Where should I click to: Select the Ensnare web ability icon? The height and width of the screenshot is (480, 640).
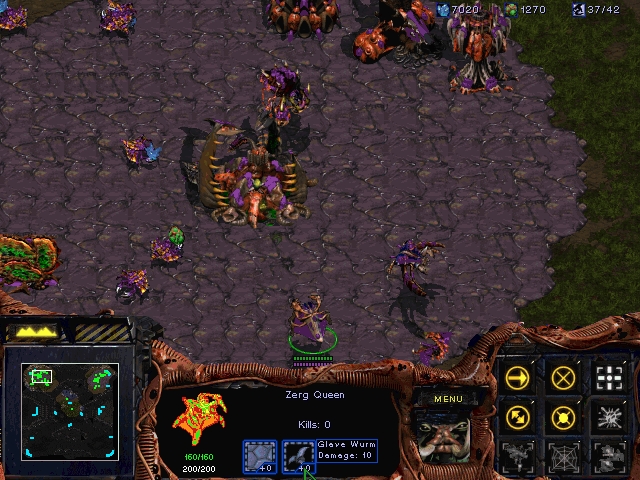(x=564, y=455)
